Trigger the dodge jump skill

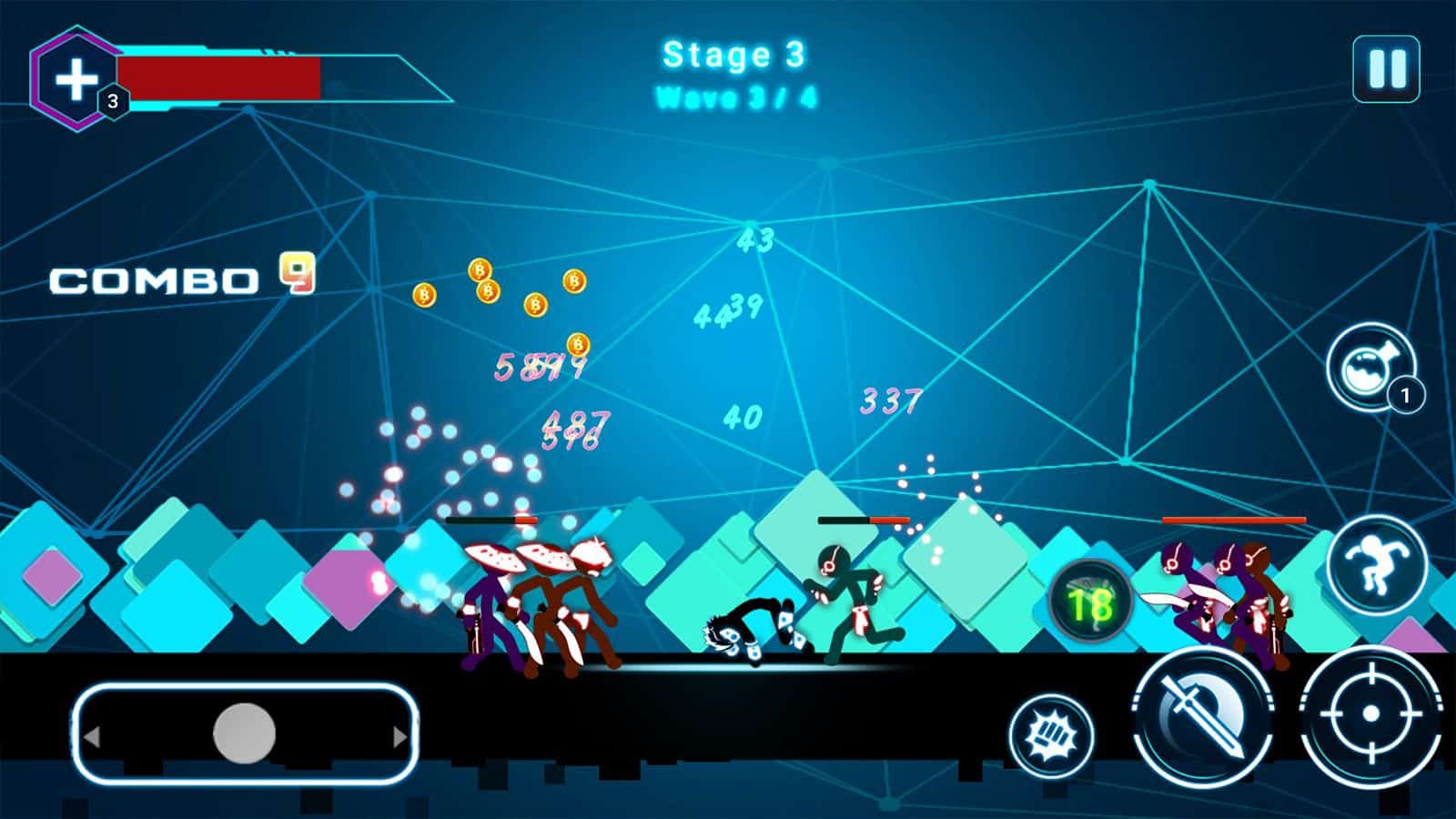tap(1378, 564)
